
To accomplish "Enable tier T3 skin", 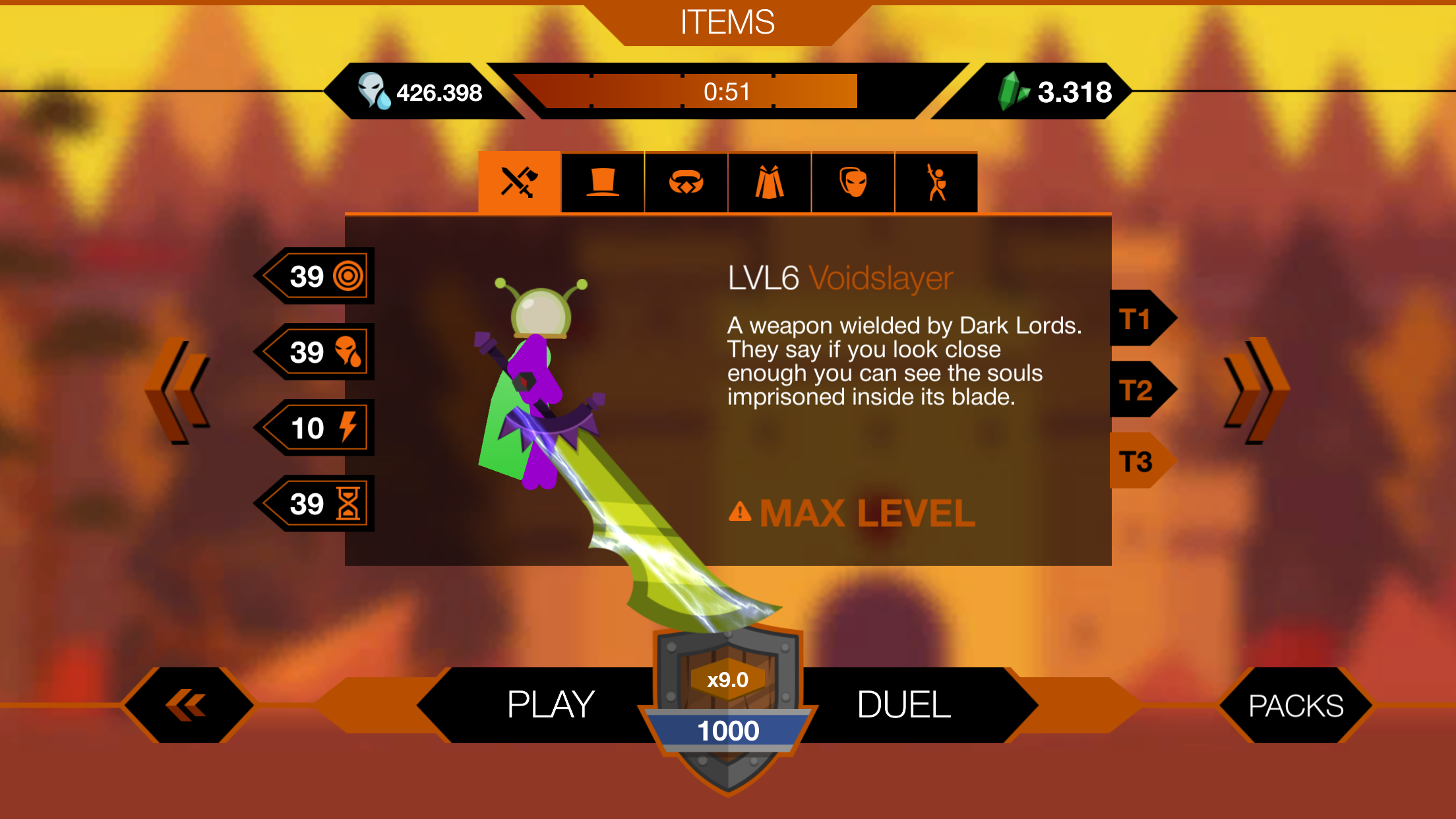I will (x=1136, y=462).
